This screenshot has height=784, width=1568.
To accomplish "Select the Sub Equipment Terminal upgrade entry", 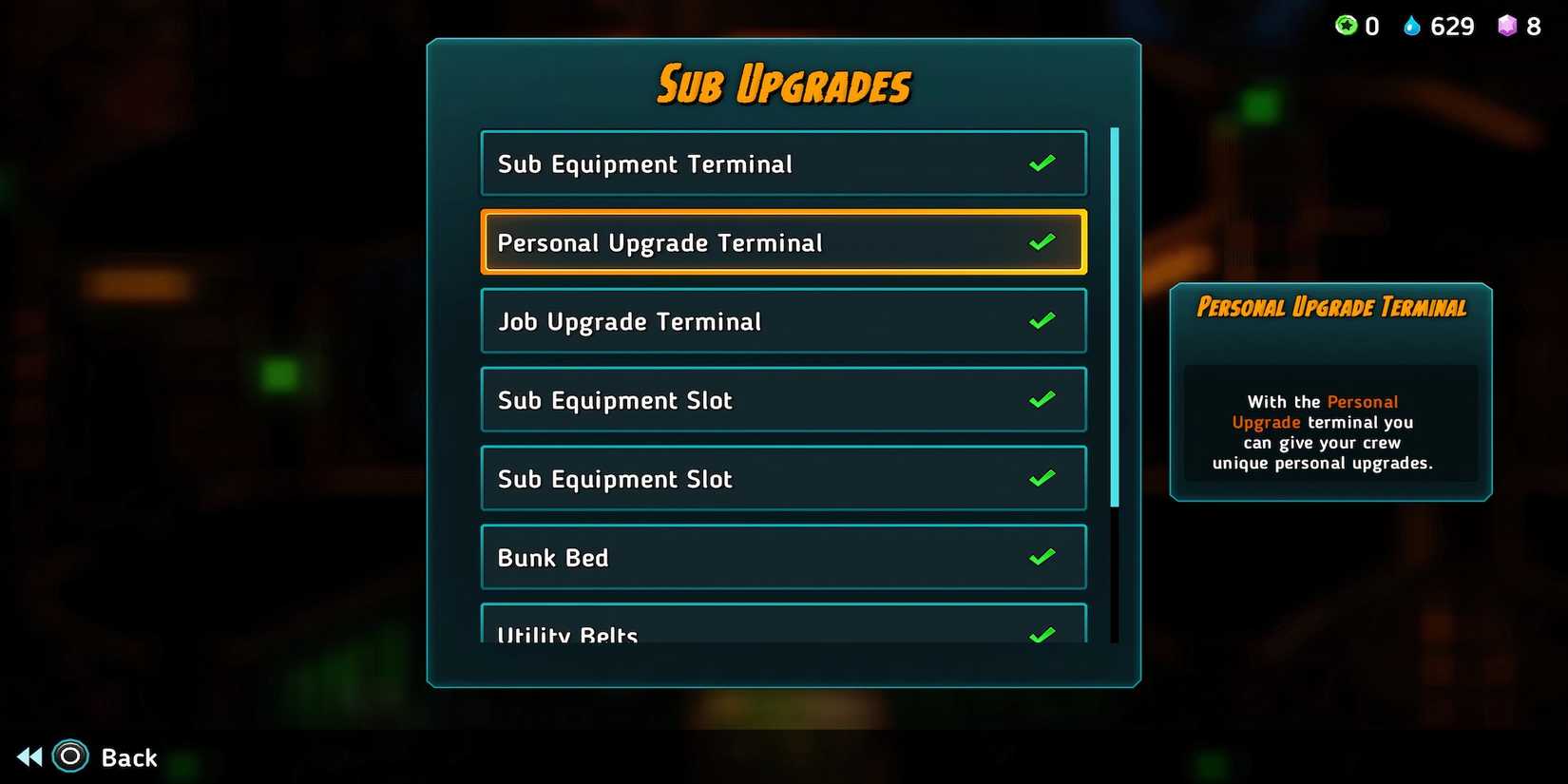I will tap(783, 163).
